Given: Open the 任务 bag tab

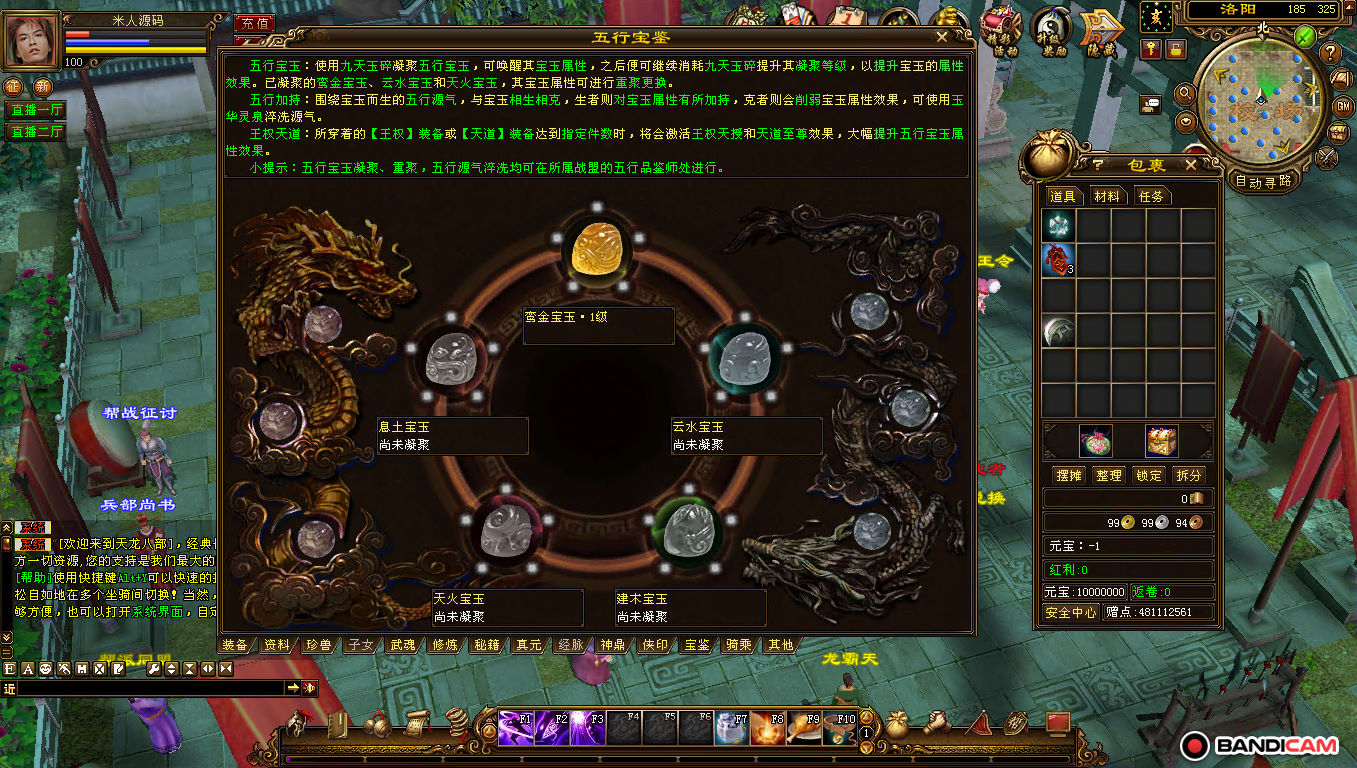Looking at the screenshot, I should click(x=1151, y=197).
